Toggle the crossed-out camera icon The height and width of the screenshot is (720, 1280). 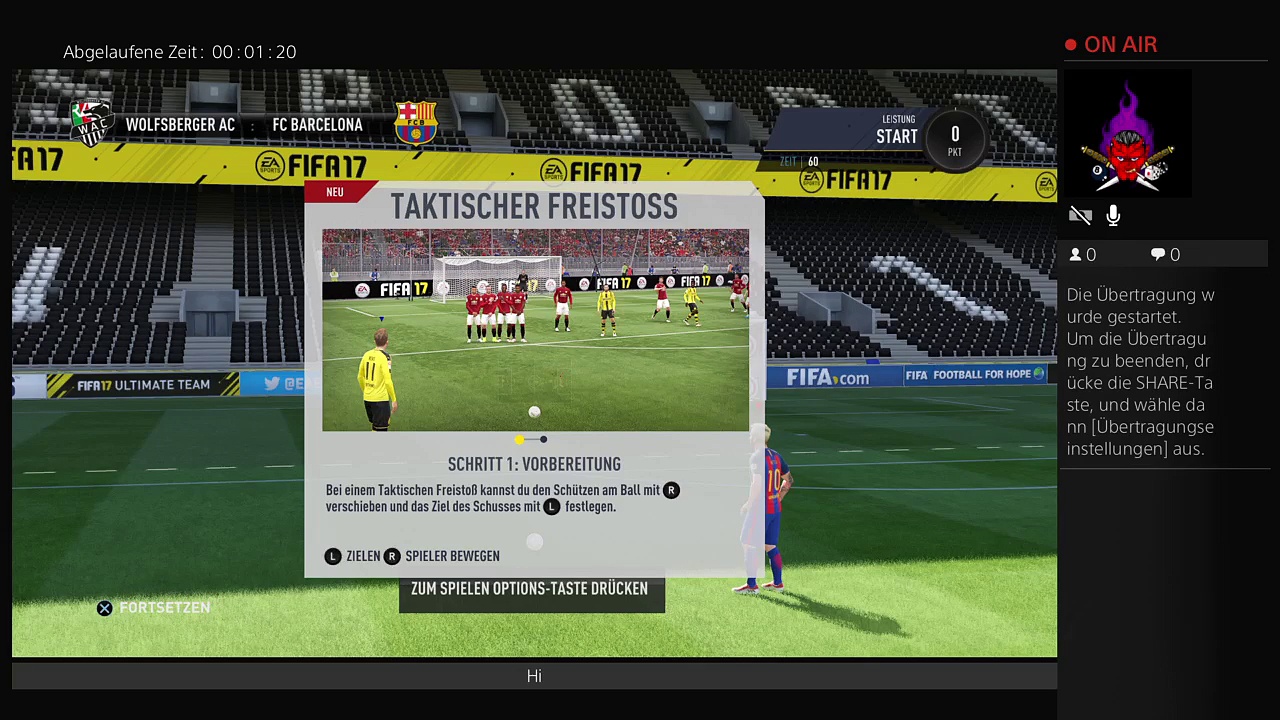click(1080, 216)
